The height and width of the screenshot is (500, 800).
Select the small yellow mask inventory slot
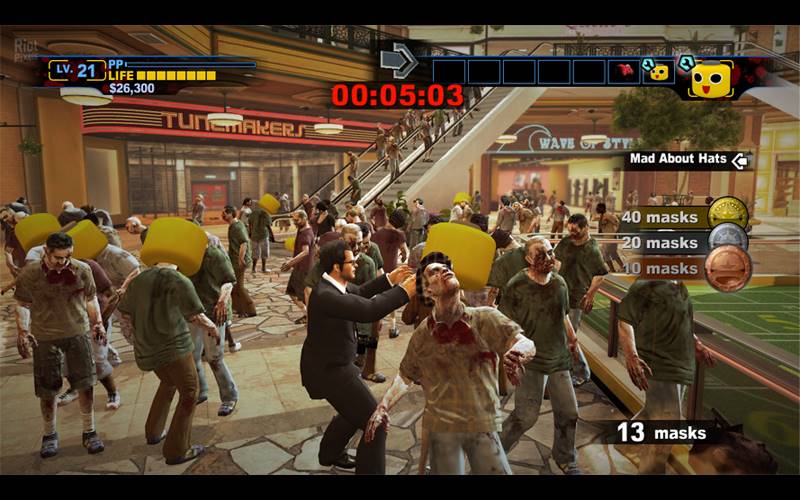click(x=657, y=71)
